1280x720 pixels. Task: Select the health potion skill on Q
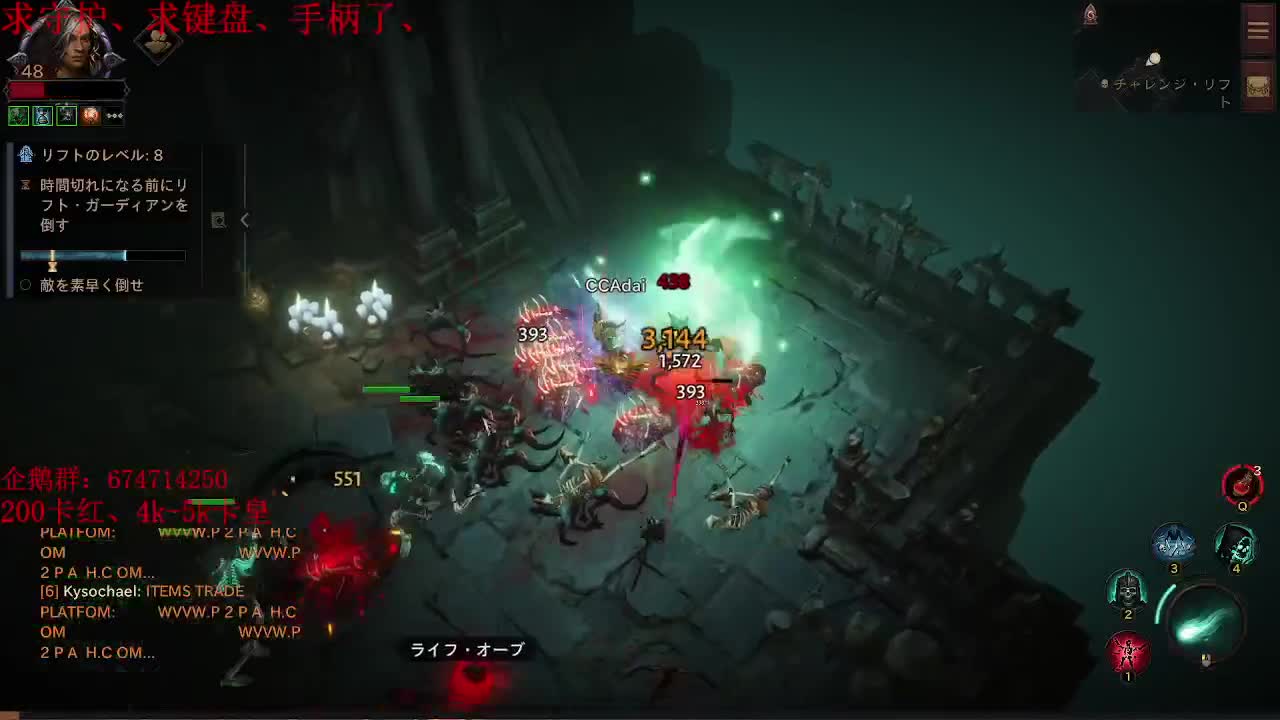[1242, 484]
